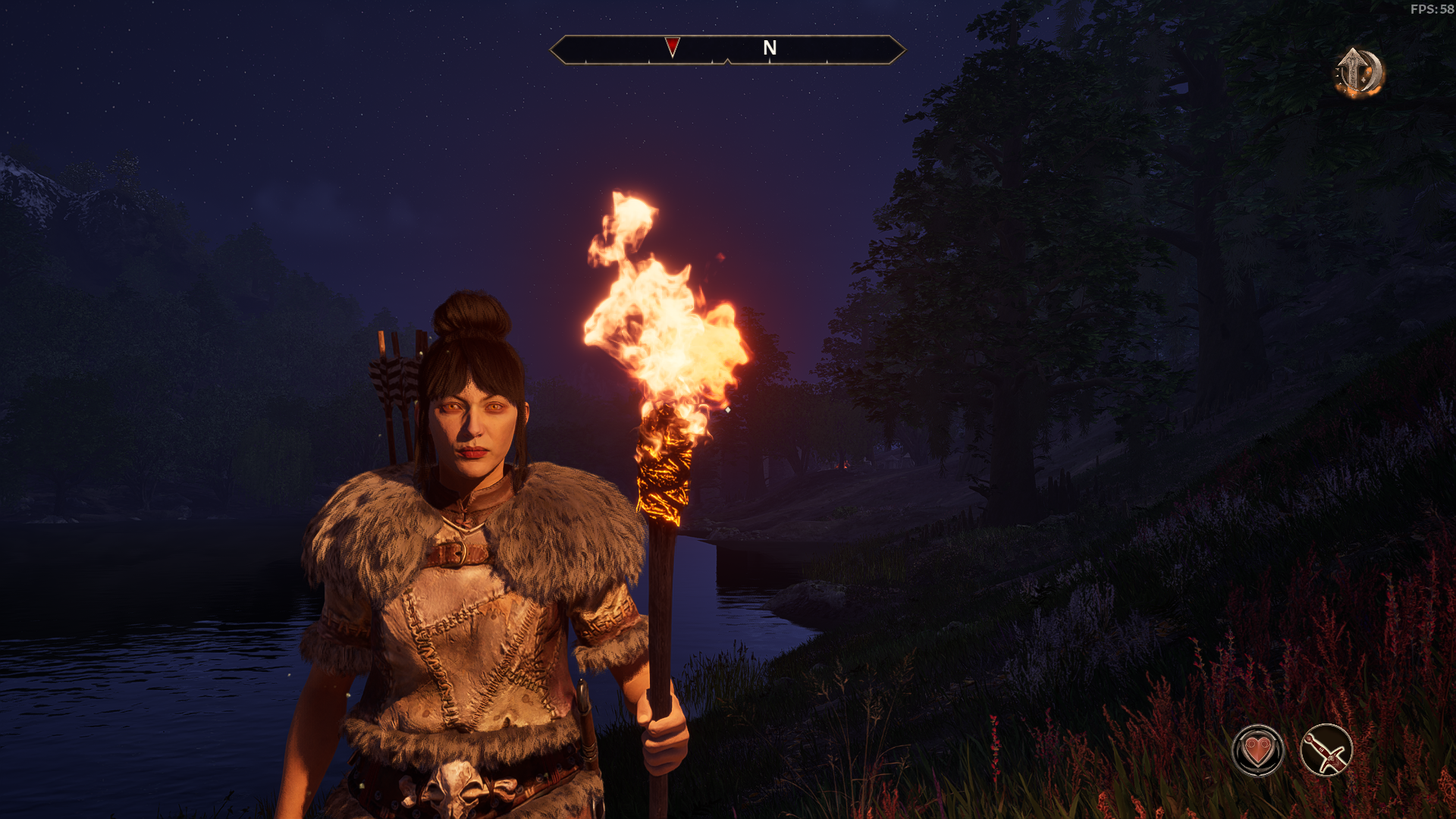Click the heart icon in the HUD
Screen dimensions: 1456x819
(1258, 751)
